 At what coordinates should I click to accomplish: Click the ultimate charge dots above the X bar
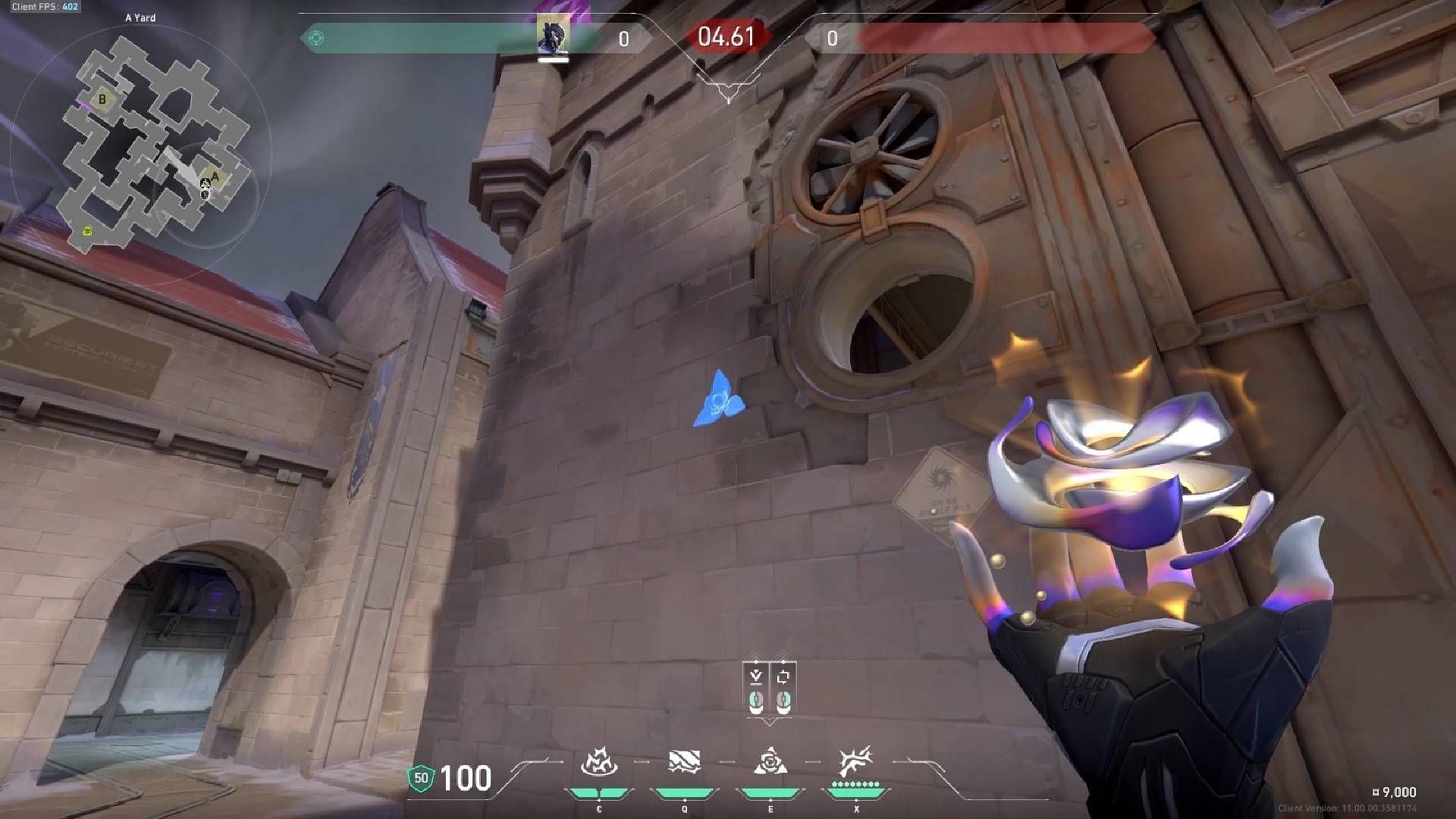(x=856, y=783)
